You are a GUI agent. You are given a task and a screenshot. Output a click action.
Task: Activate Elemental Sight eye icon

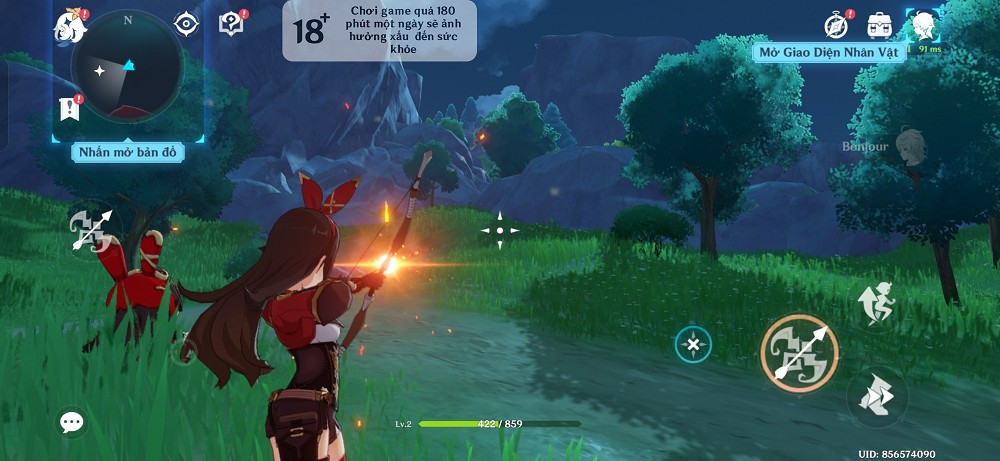pos(186,23)
